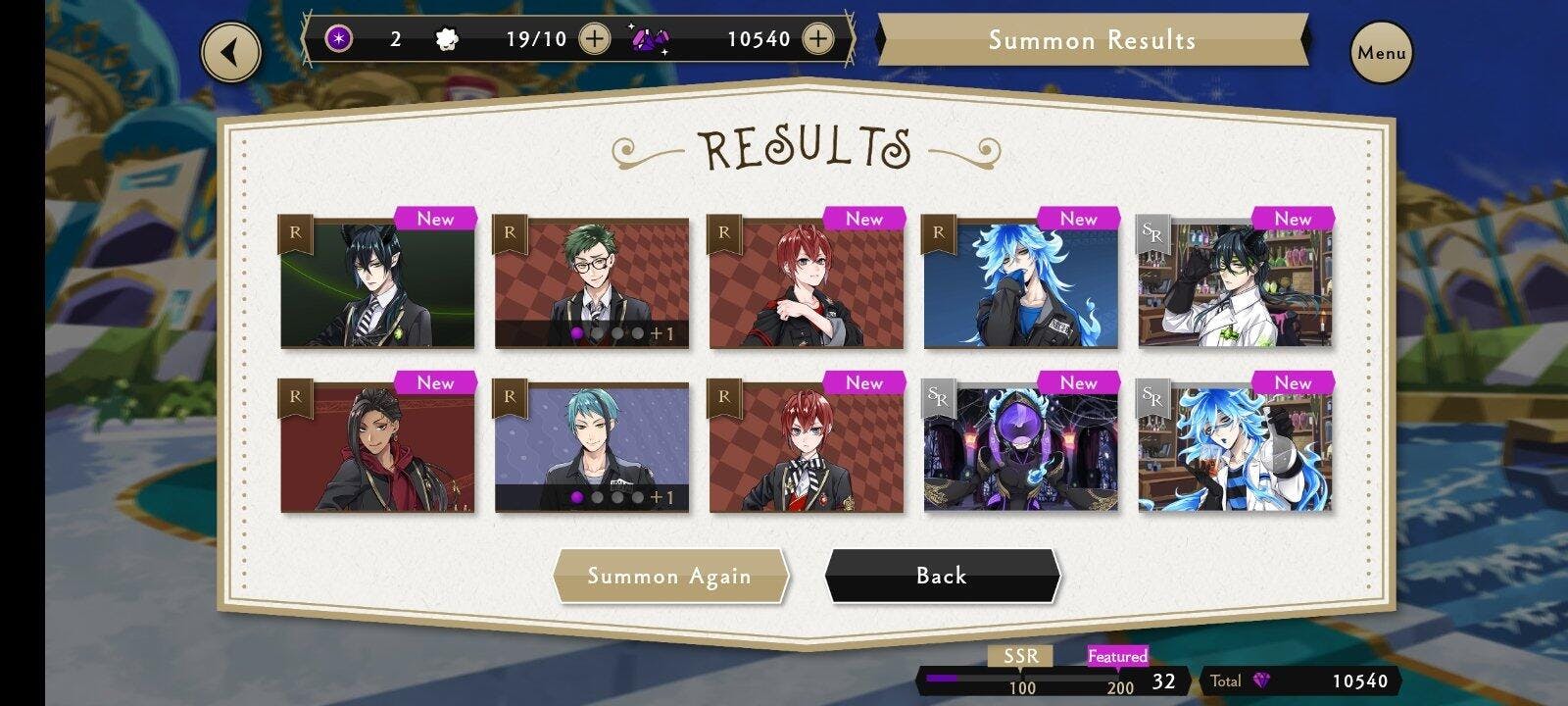This screenshot has width=1568, height=706.
Task: Choose the R card with dark-skinned braided-hair character
Action: pyautogui.click(x=377, y=448)
